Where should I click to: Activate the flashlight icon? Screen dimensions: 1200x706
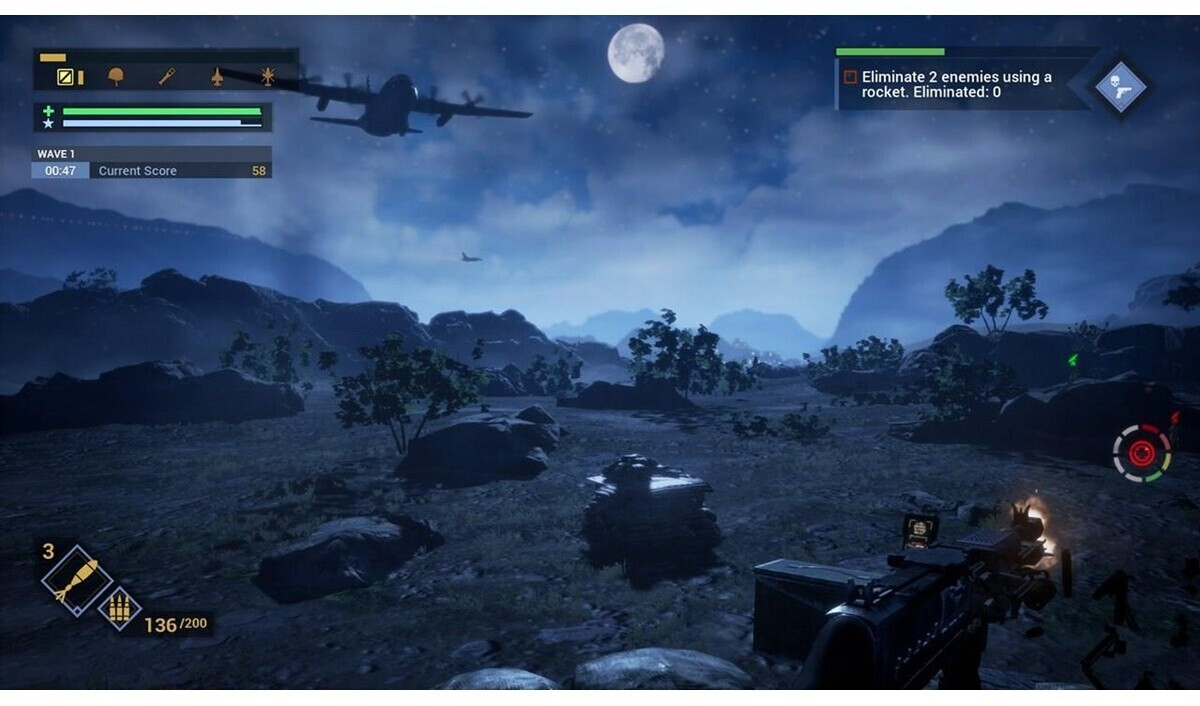pyautogui.click(x=167, y=77)
